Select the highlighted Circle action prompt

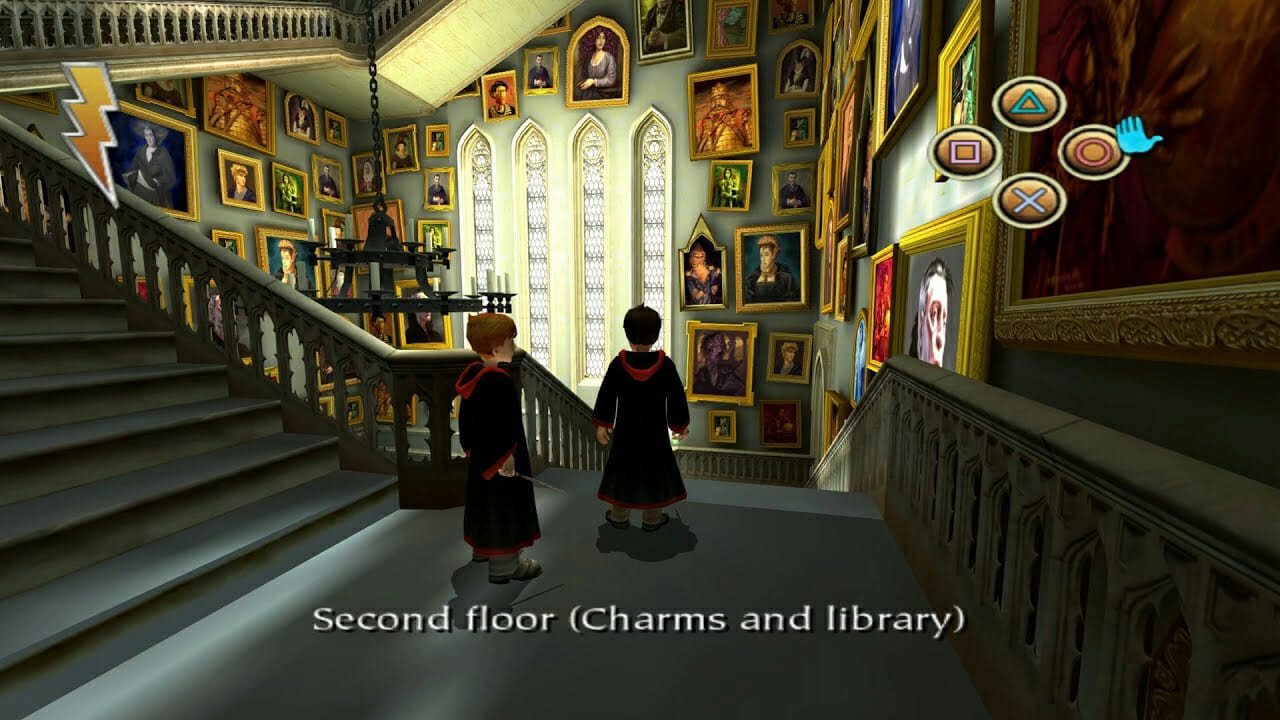pos(1093,150)
